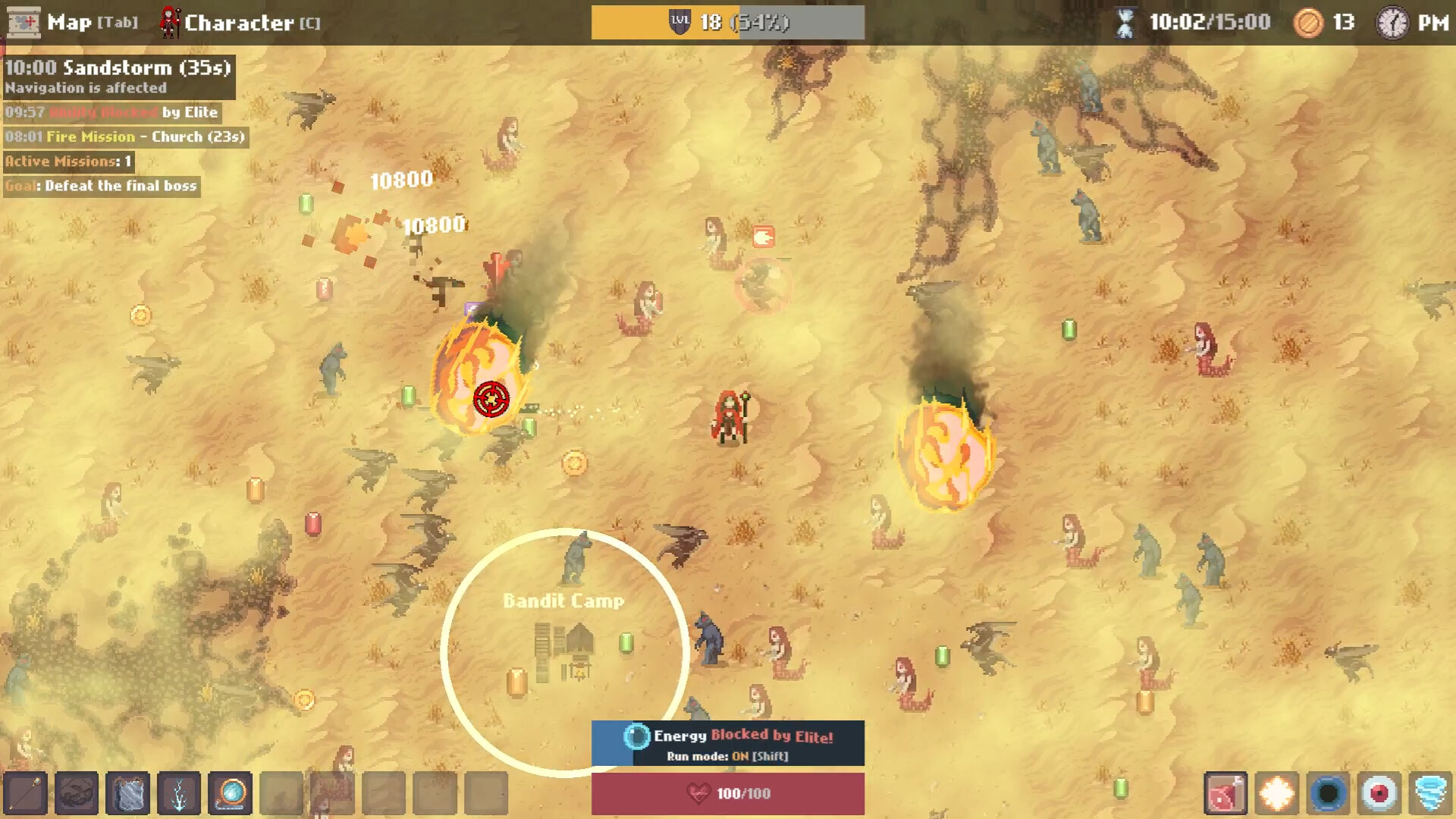Click the level 18 experience bar
The image size is (1456, 819).
(x=726, y=21)
